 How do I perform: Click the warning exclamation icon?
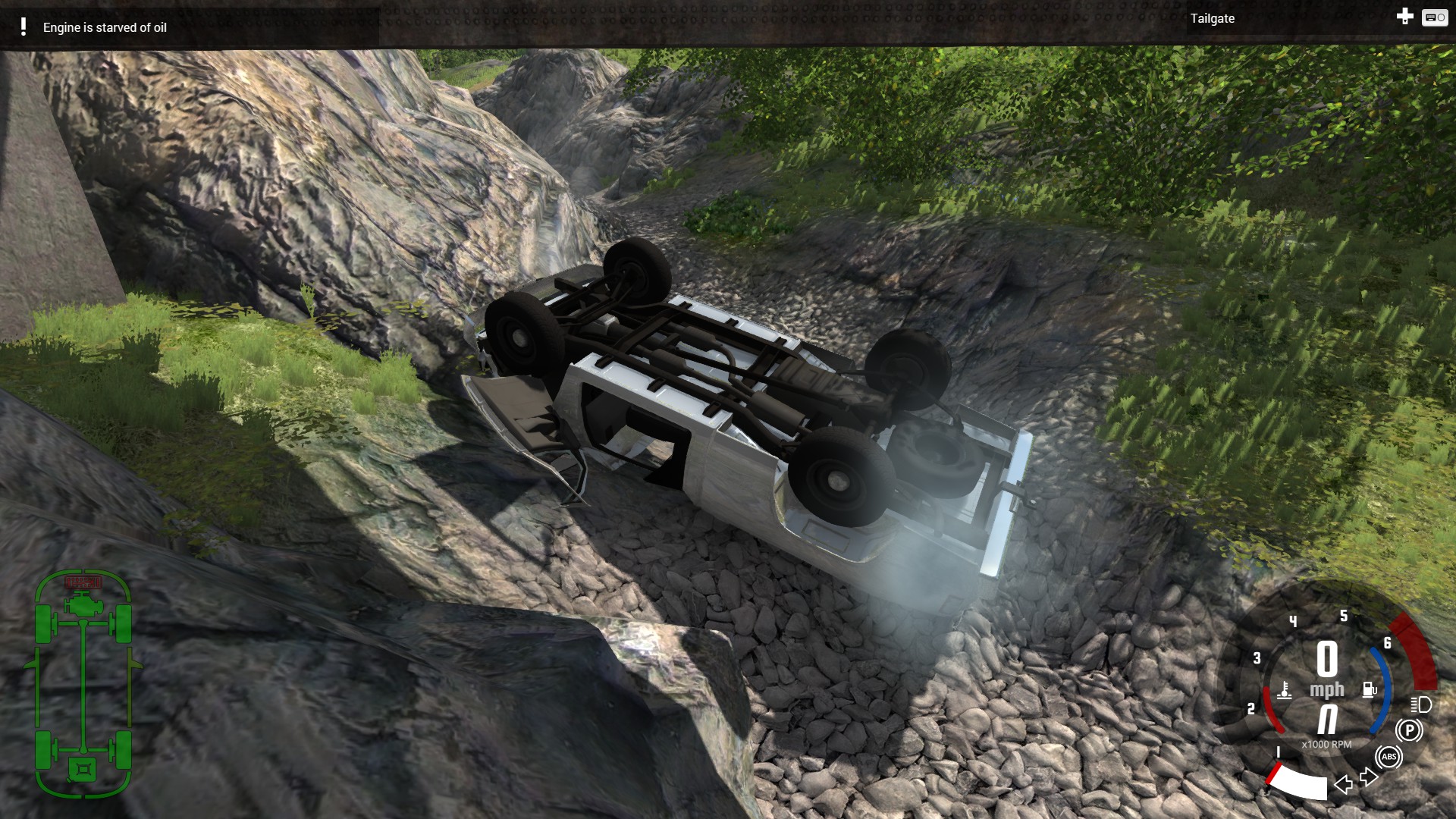(25, 27)
